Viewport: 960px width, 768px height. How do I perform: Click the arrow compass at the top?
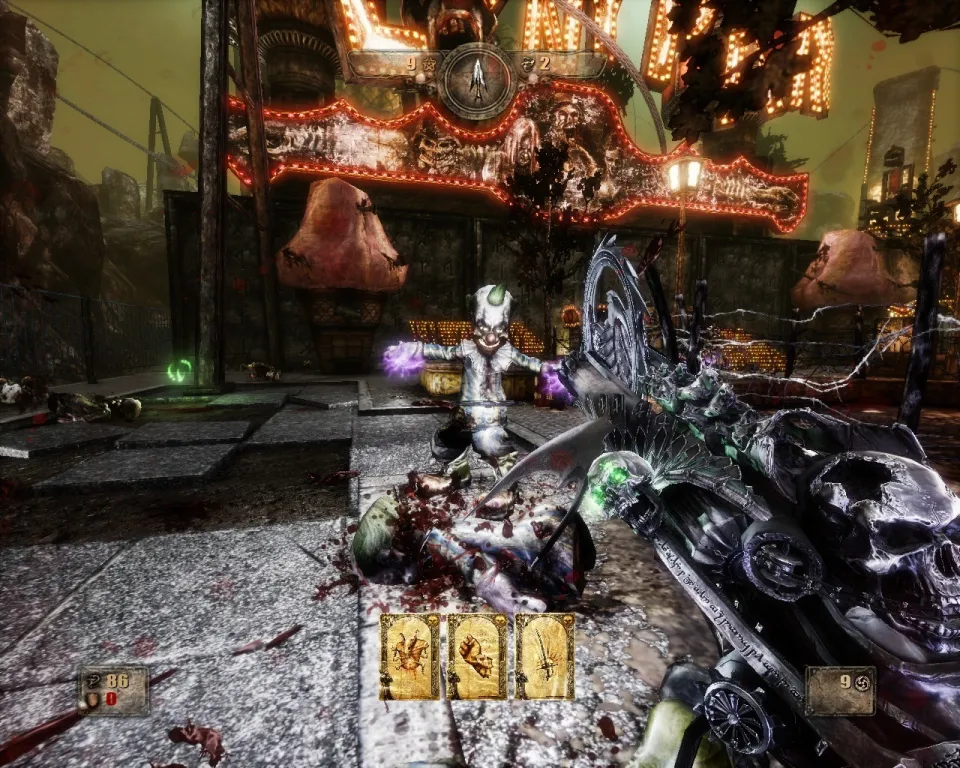coord(478,78)
